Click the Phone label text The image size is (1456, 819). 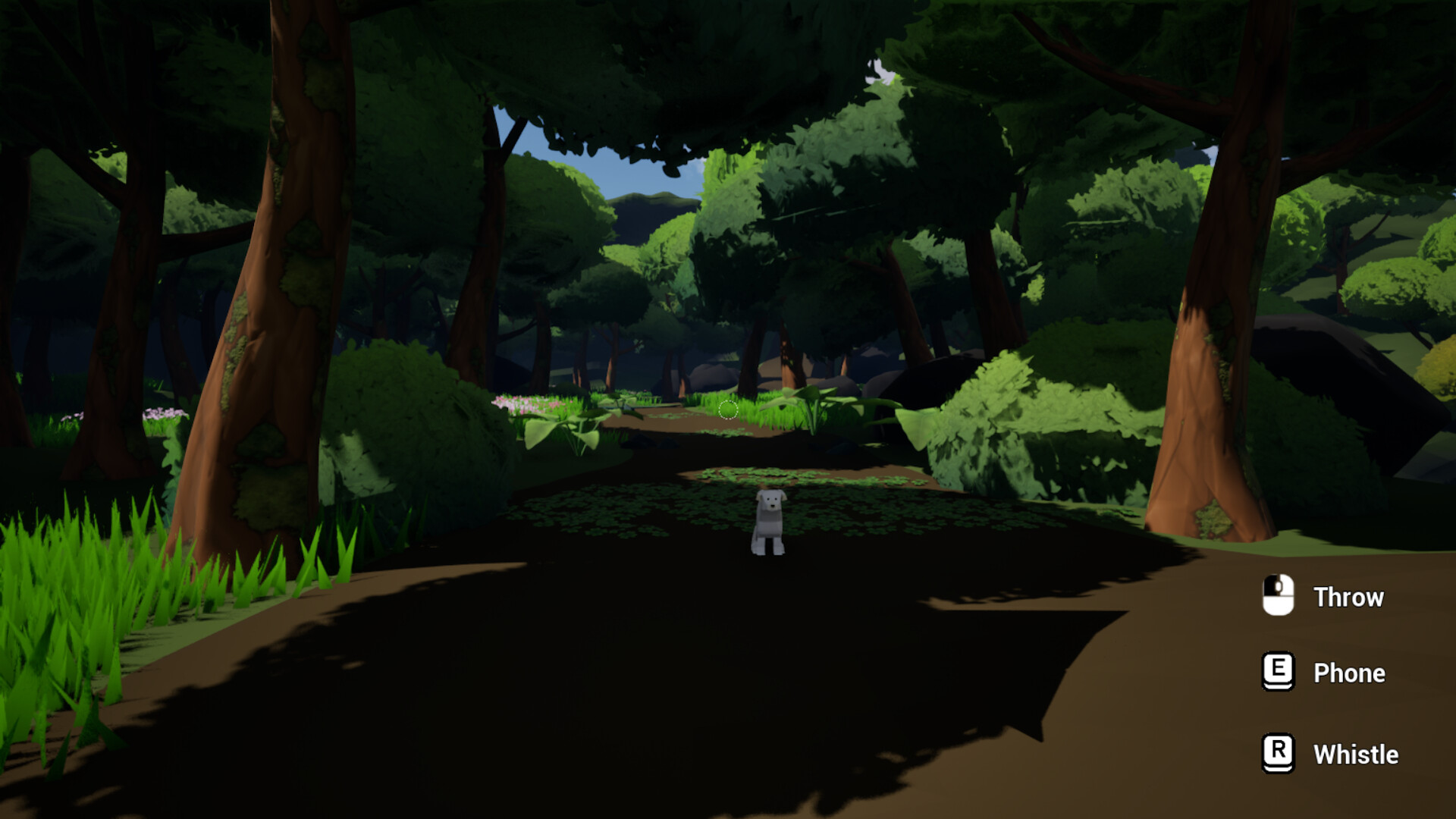point(1349,673)
